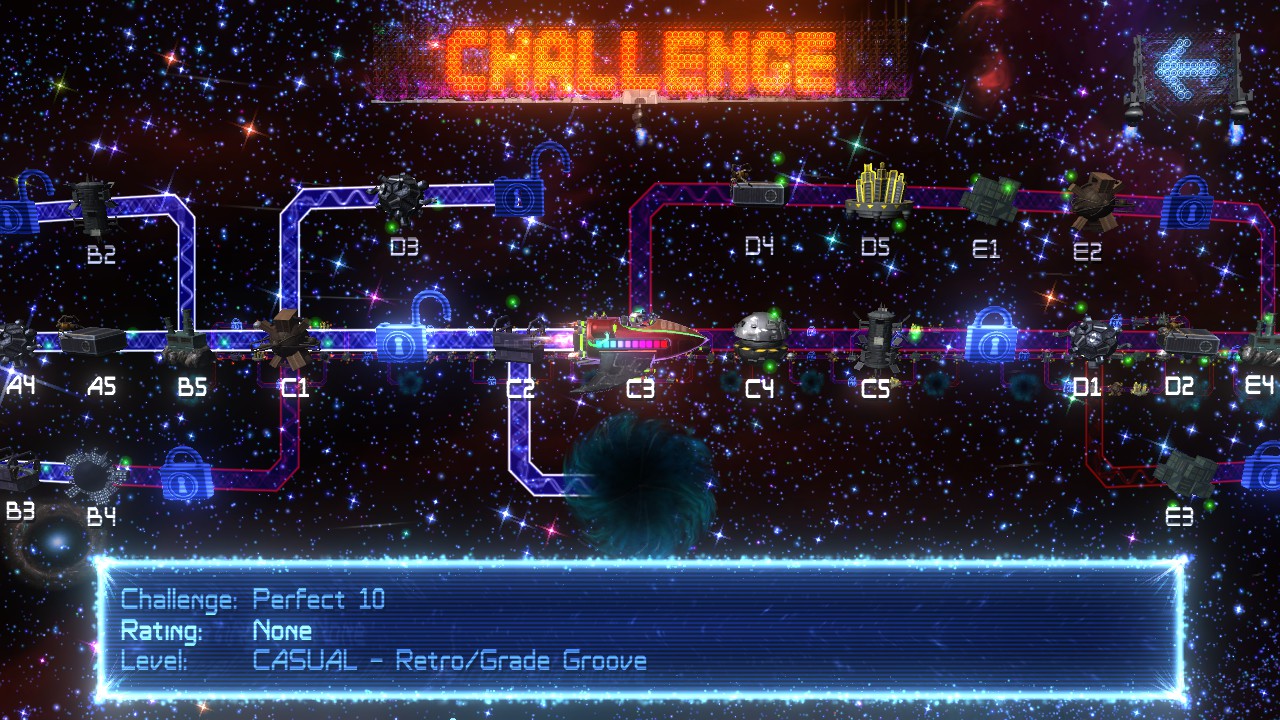The height and width of the screenshot is (720, 1280).
Task: Choose challenge node B5
Action: [x=187, y=342]
